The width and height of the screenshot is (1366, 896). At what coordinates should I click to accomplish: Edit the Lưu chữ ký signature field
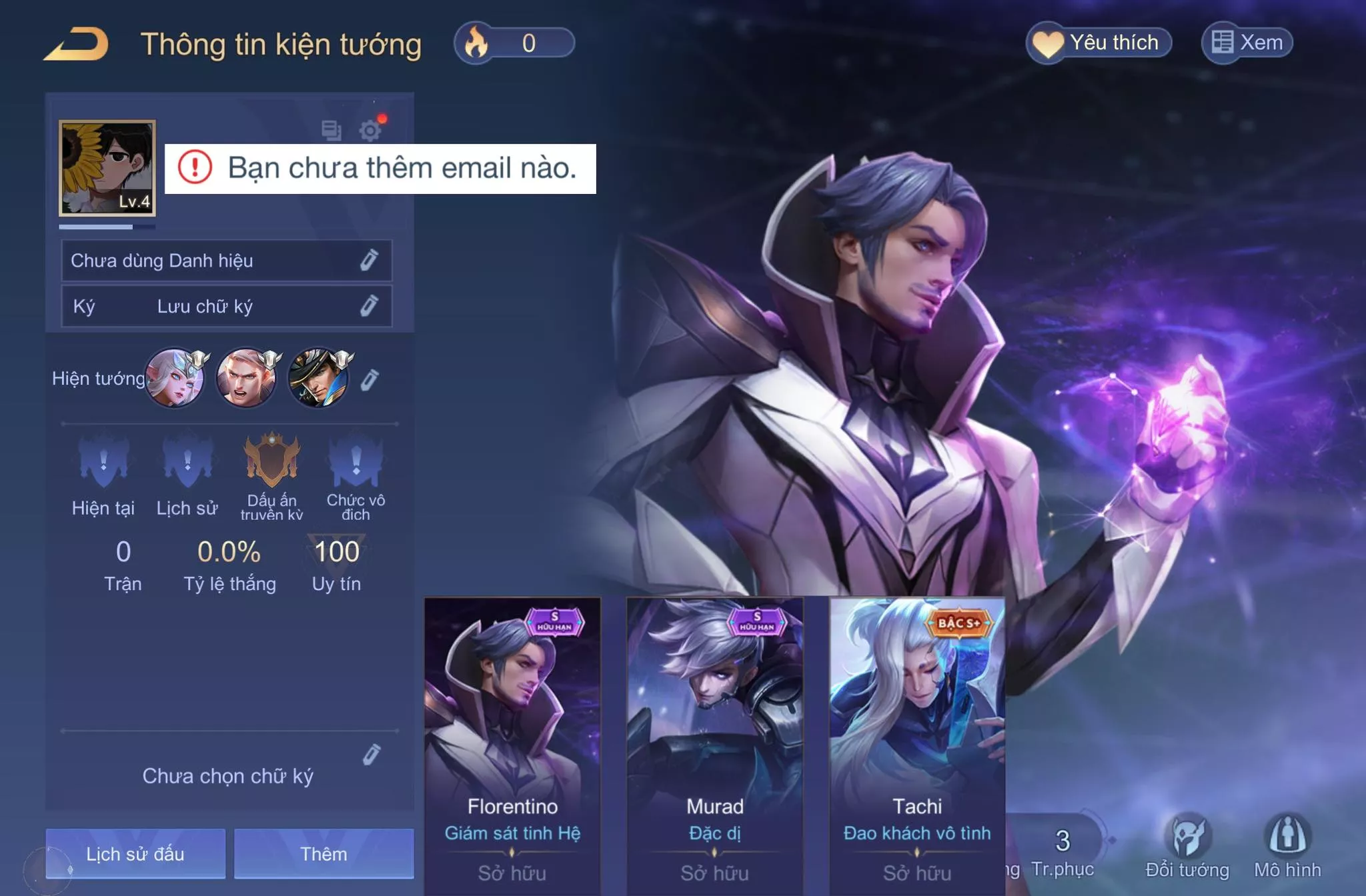click(x=369, y=306)
